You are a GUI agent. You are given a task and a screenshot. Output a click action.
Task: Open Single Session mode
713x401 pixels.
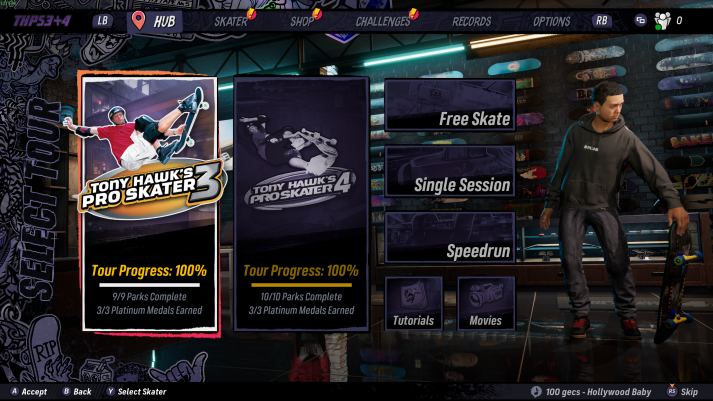[x=450, y=172]
